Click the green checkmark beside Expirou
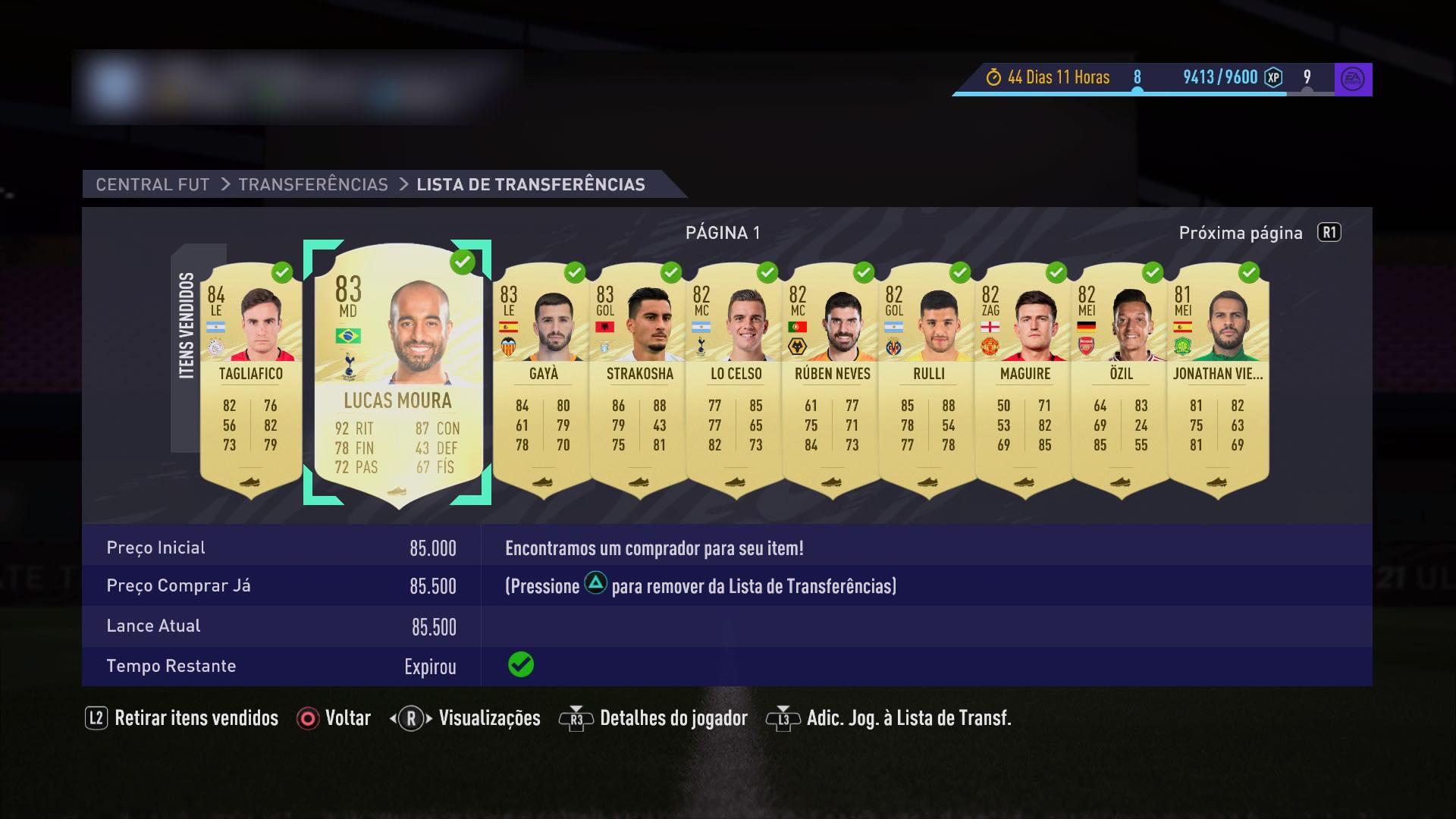Screen dimensions: 1456x819 (519, 666)
